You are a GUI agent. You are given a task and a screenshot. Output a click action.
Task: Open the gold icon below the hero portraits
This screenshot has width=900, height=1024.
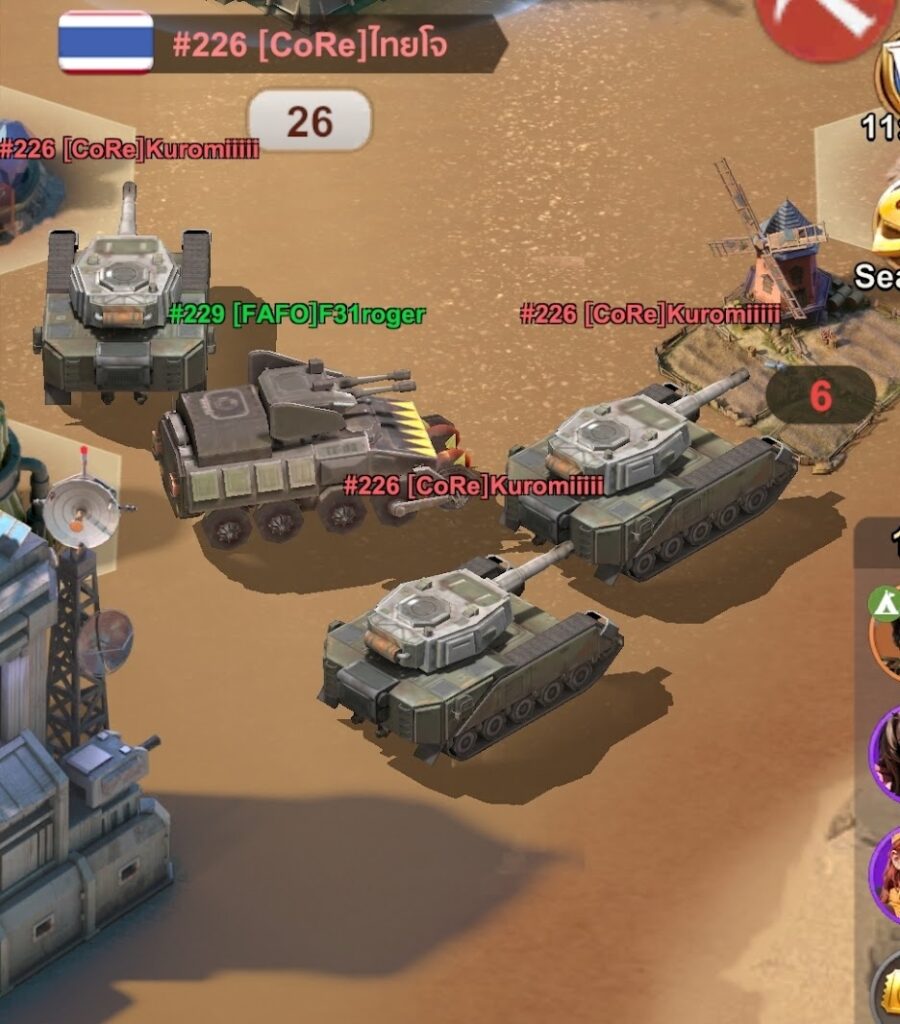tap(888, 990)
